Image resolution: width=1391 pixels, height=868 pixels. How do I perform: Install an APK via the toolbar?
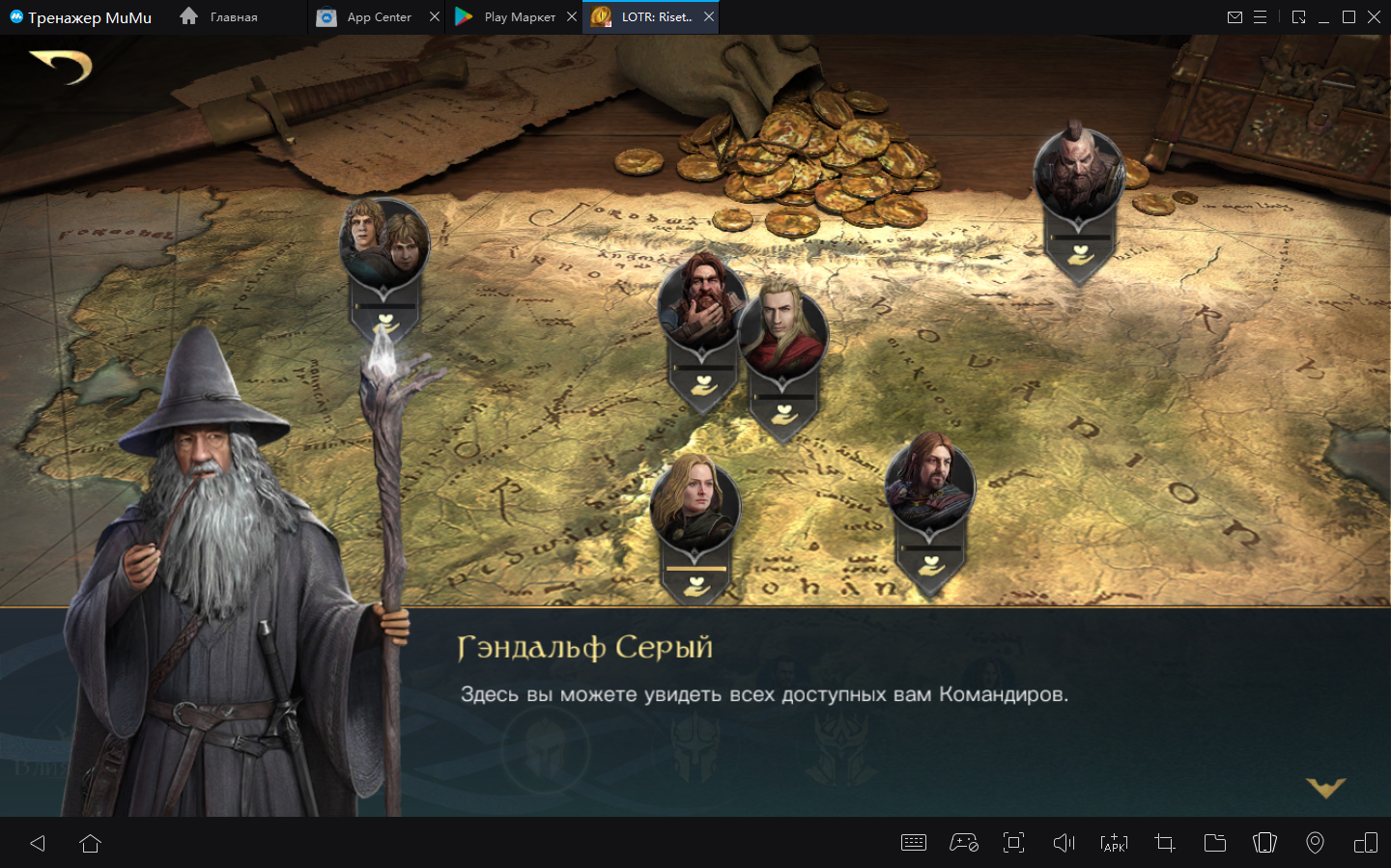tap(1114, 843)
